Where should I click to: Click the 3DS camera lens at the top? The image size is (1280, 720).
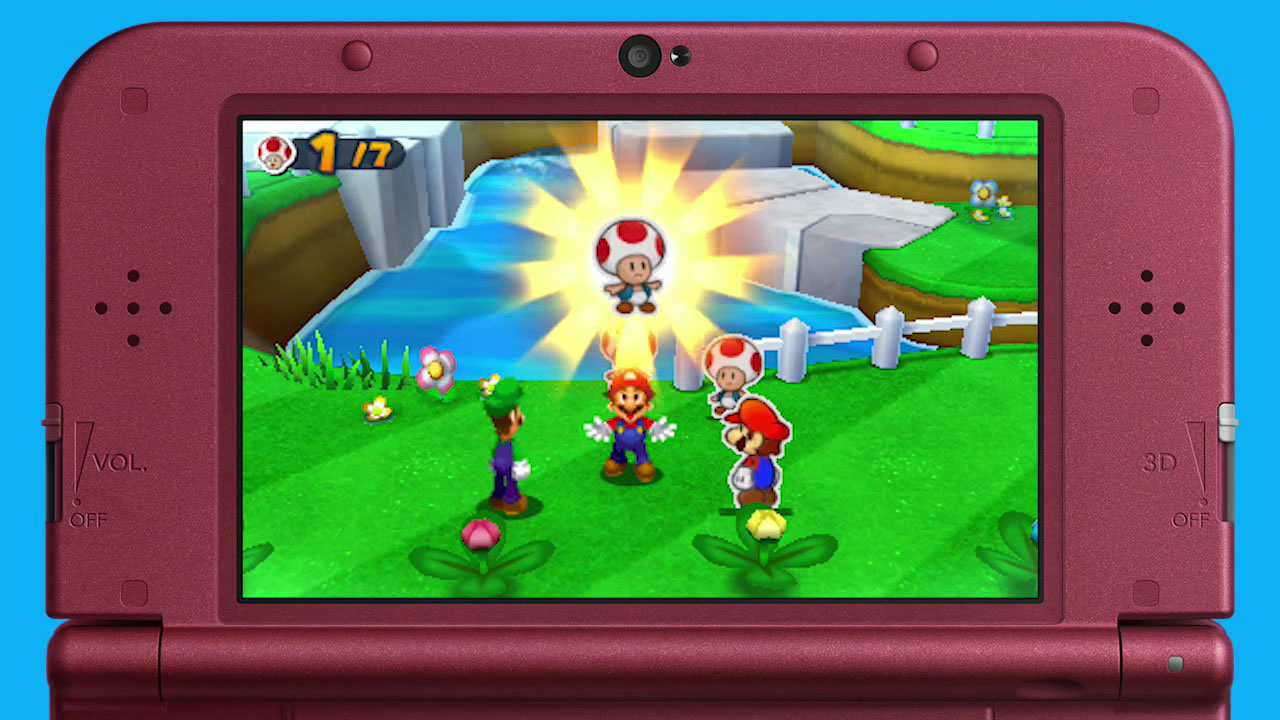pyautogui.click(x=638, y=57)
